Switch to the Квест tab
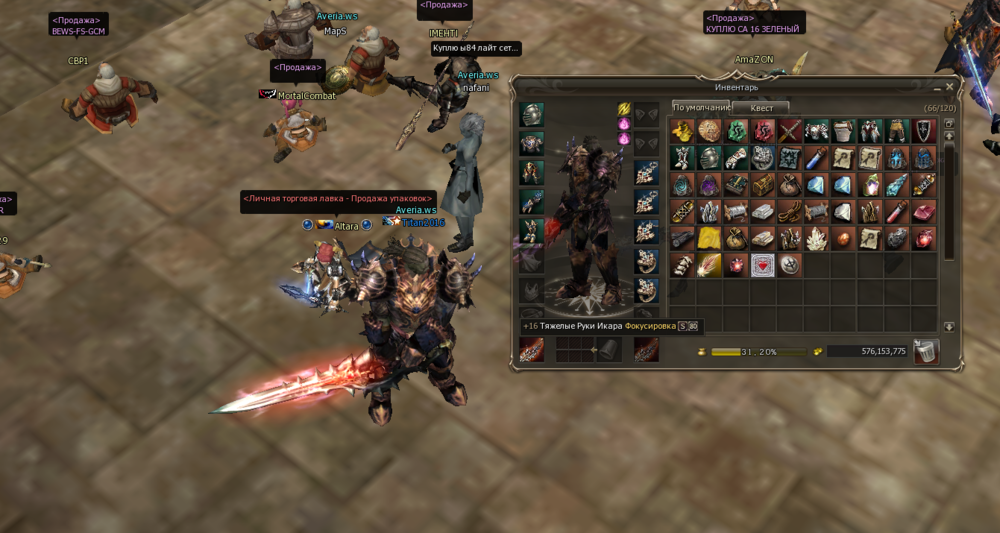This screenshot has height=533, width=1000. pyautogui.click(x=762, y=108)
